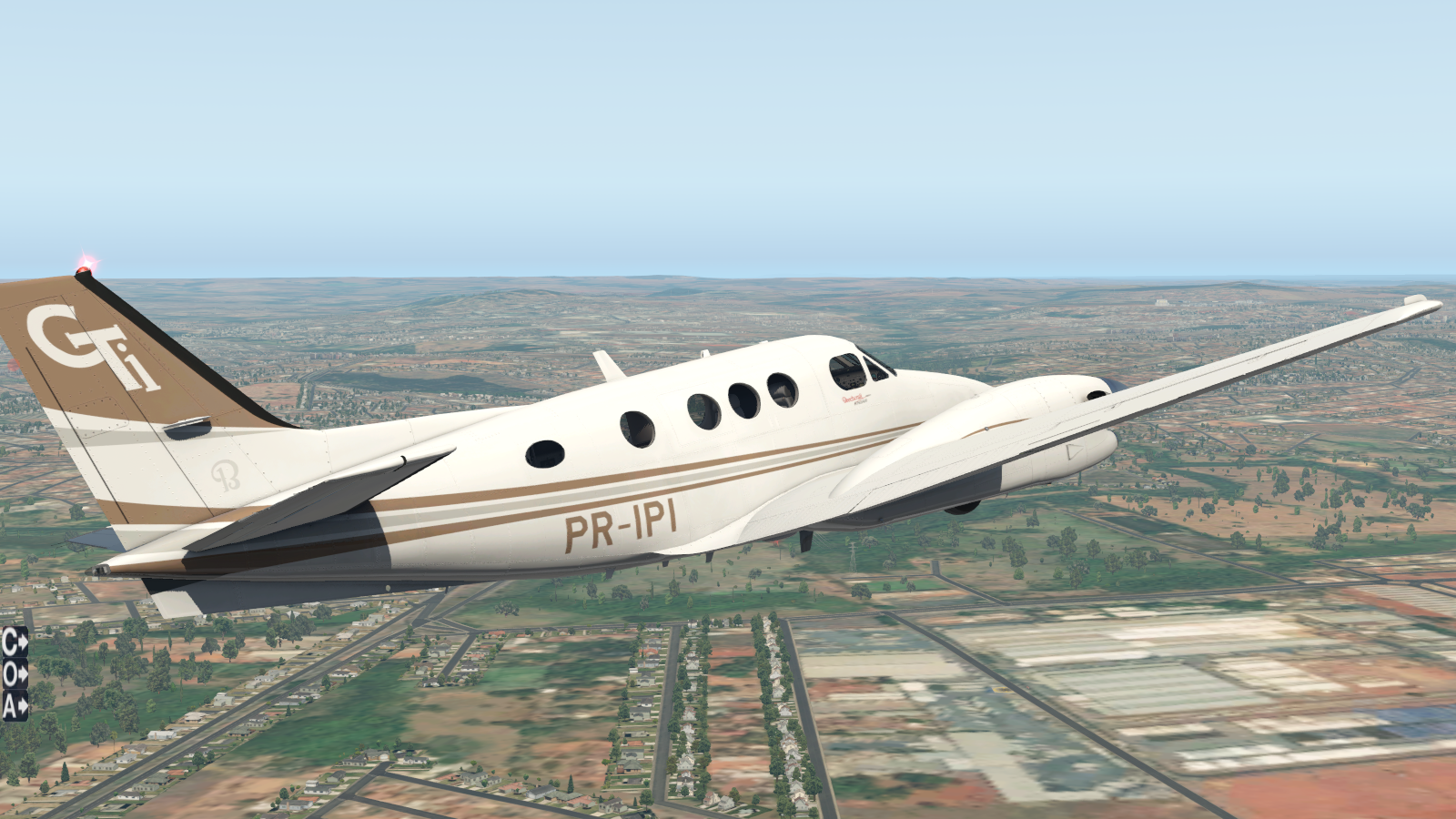Expand the O arrow side panel tab
This screenshot has height=819, width=1456.
click(x=15, y=674)
